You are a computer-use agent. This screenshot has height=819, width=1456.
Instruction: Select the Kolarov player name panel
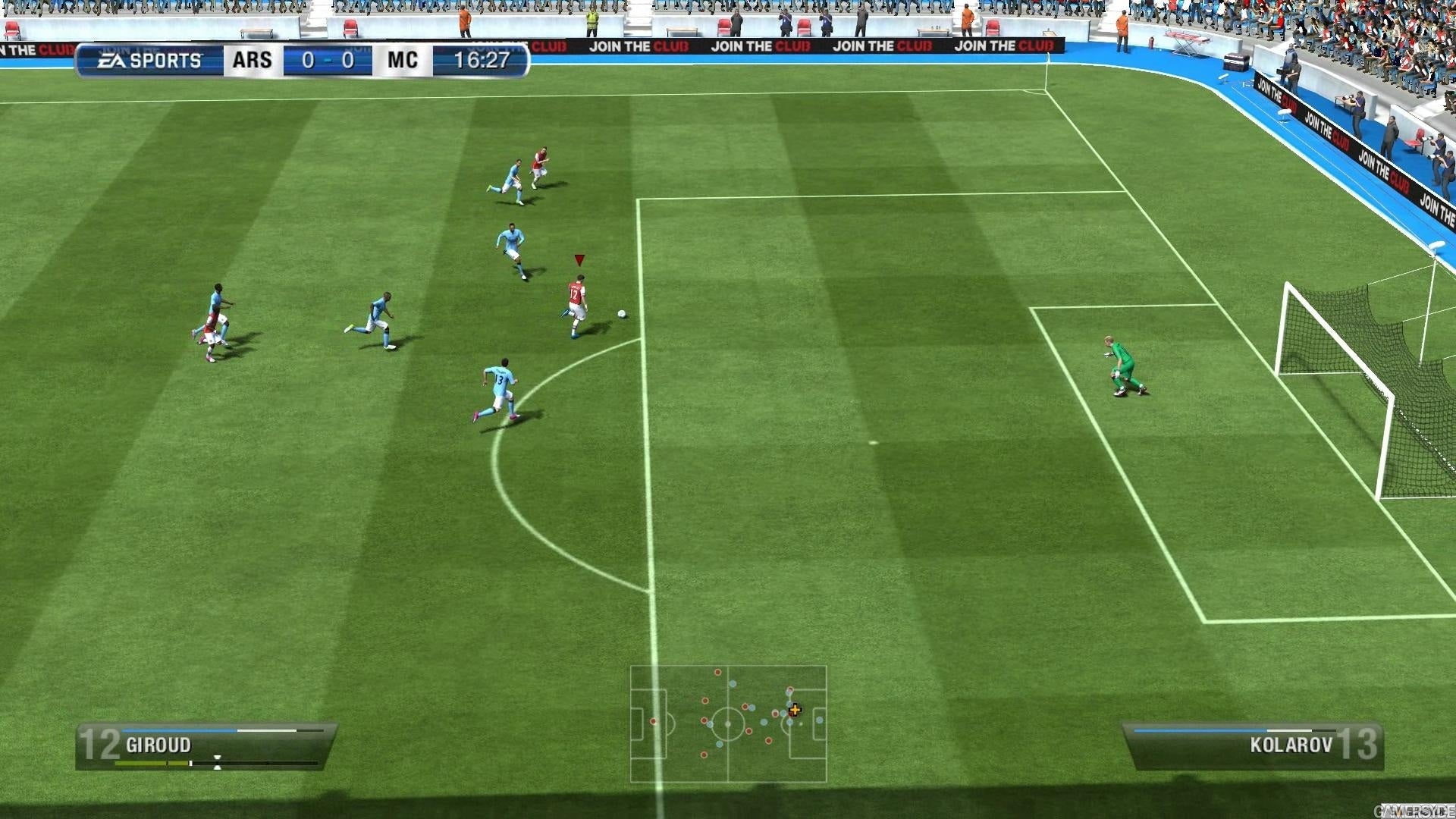1252,745
